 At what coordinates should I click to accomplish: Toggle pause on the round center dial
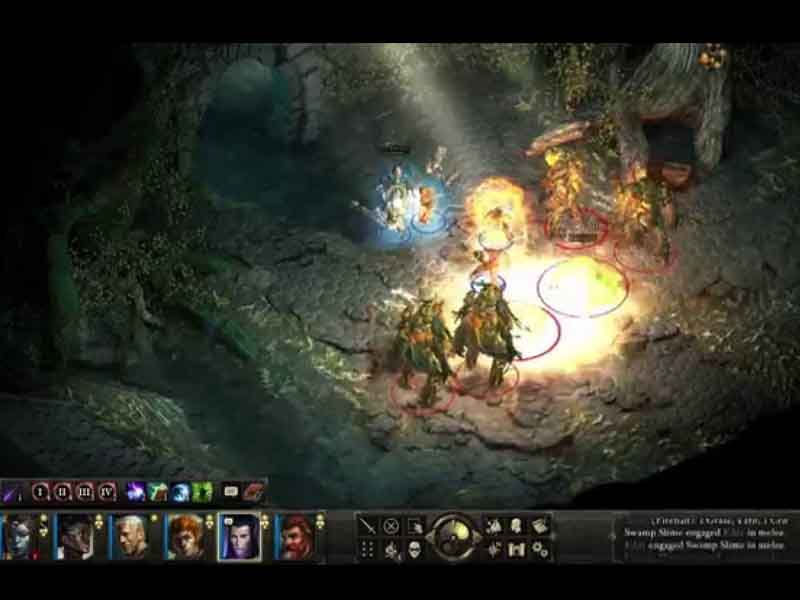point(454,537)
